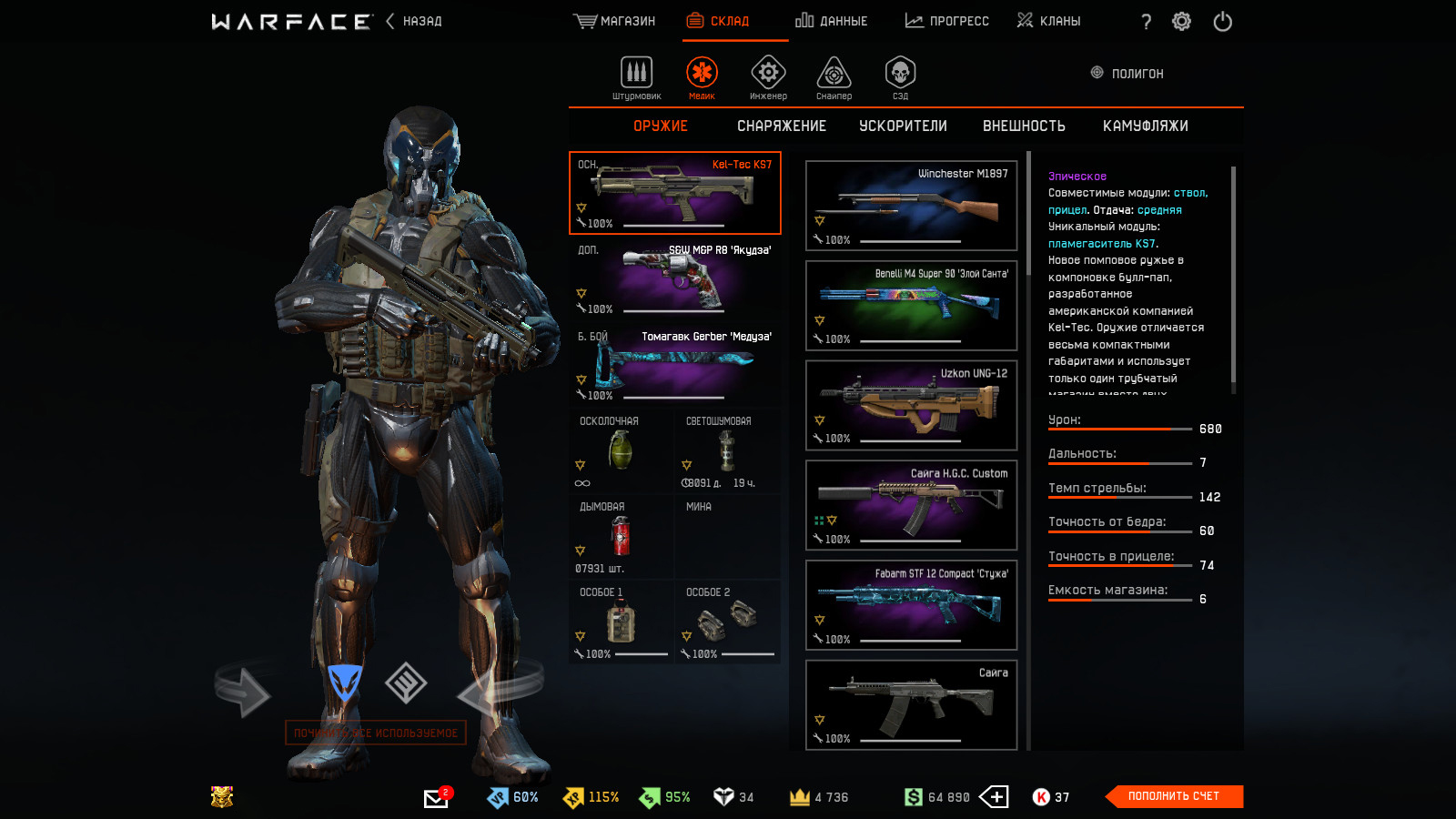This screenshot has width=1456, height=819.
Task: Open the Магазин shop menu
Action: coord(614,21)
